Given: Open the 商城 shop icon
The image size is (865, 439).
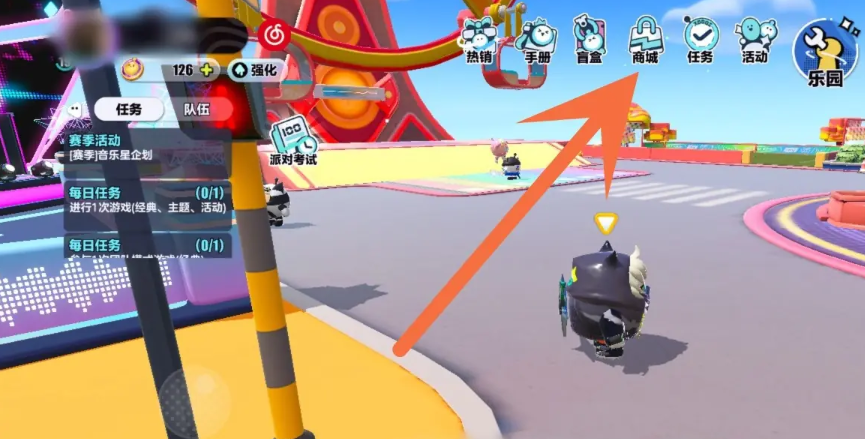Looking at the screenshot, I should [x=644, y=39].
